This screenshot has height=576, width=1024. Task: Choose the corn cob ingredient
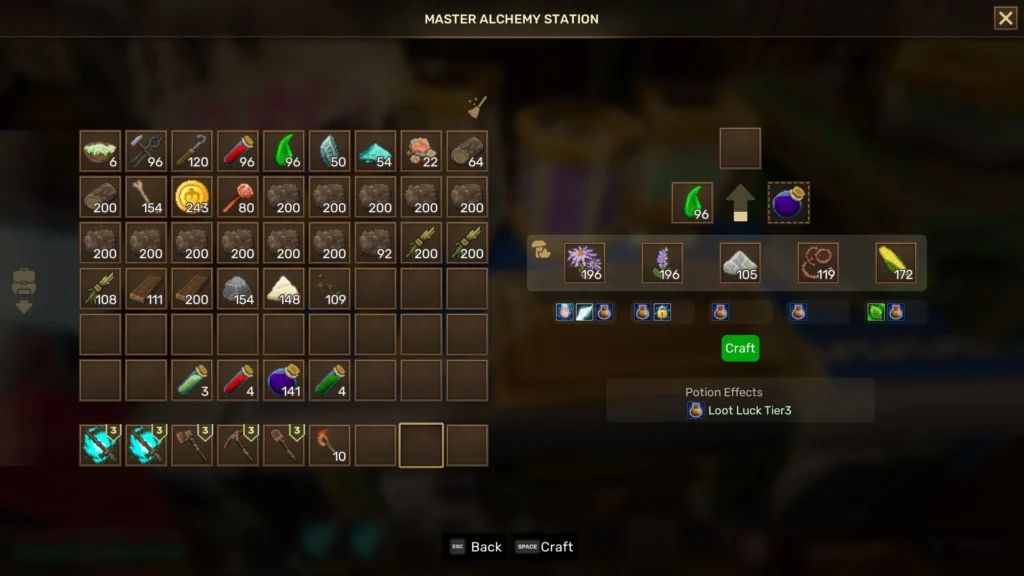point(896,263)
